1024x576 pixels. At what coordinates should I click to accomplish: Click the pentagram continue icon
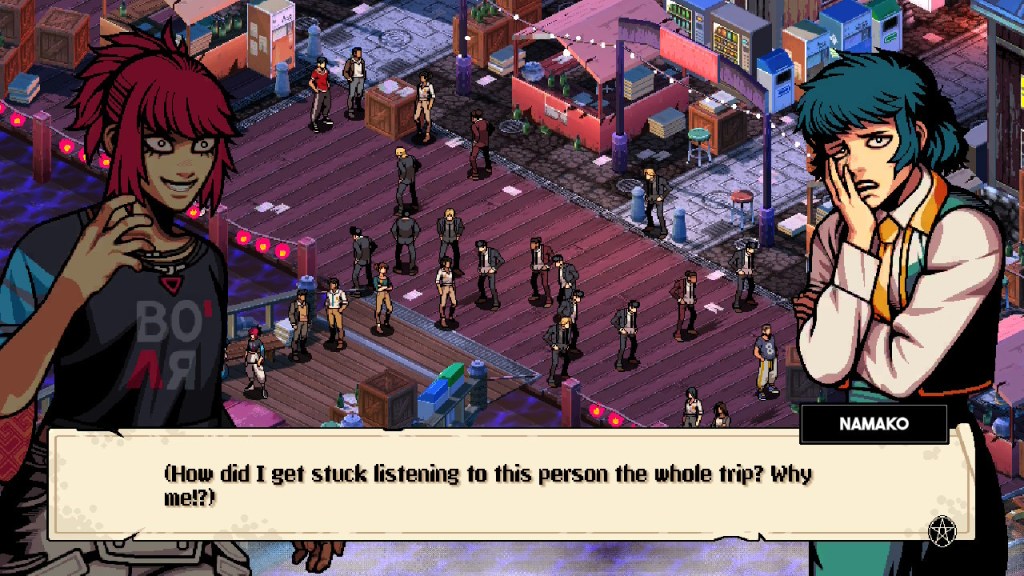pos(939,531)
